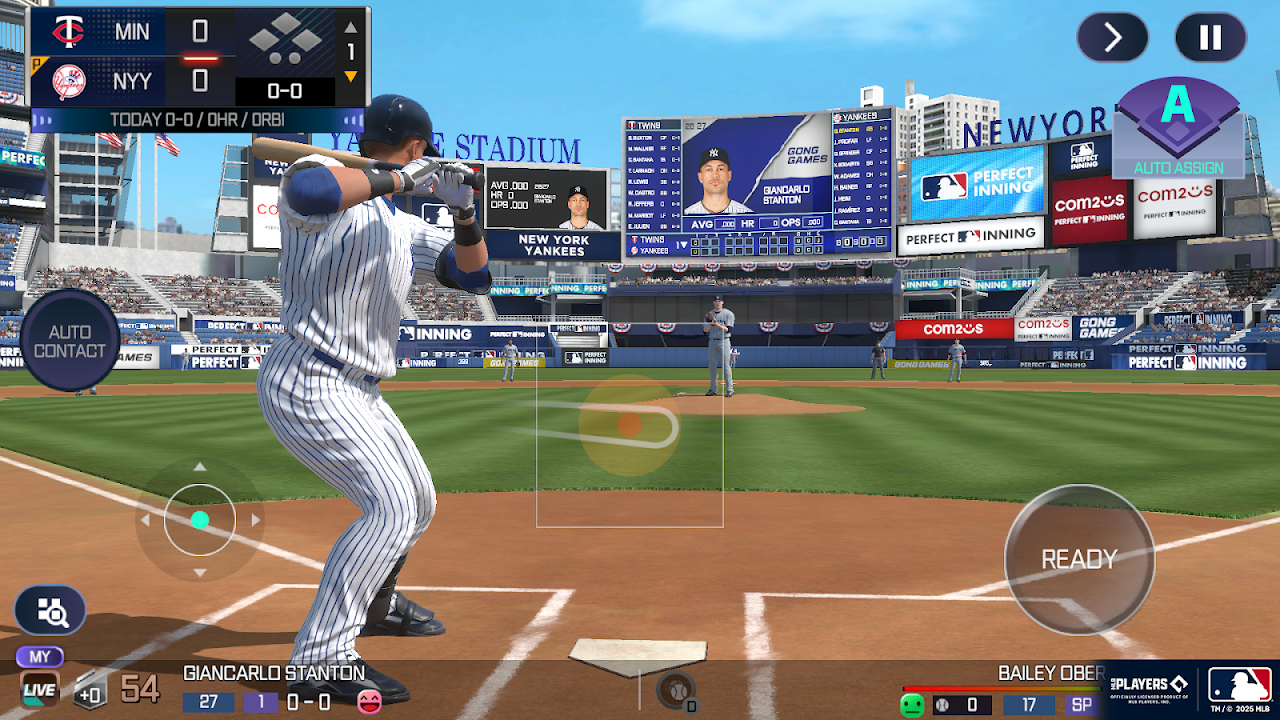Toggle the Auto Contact button
This screenshot has width=1280, height=720.
[x=69, y=341]
